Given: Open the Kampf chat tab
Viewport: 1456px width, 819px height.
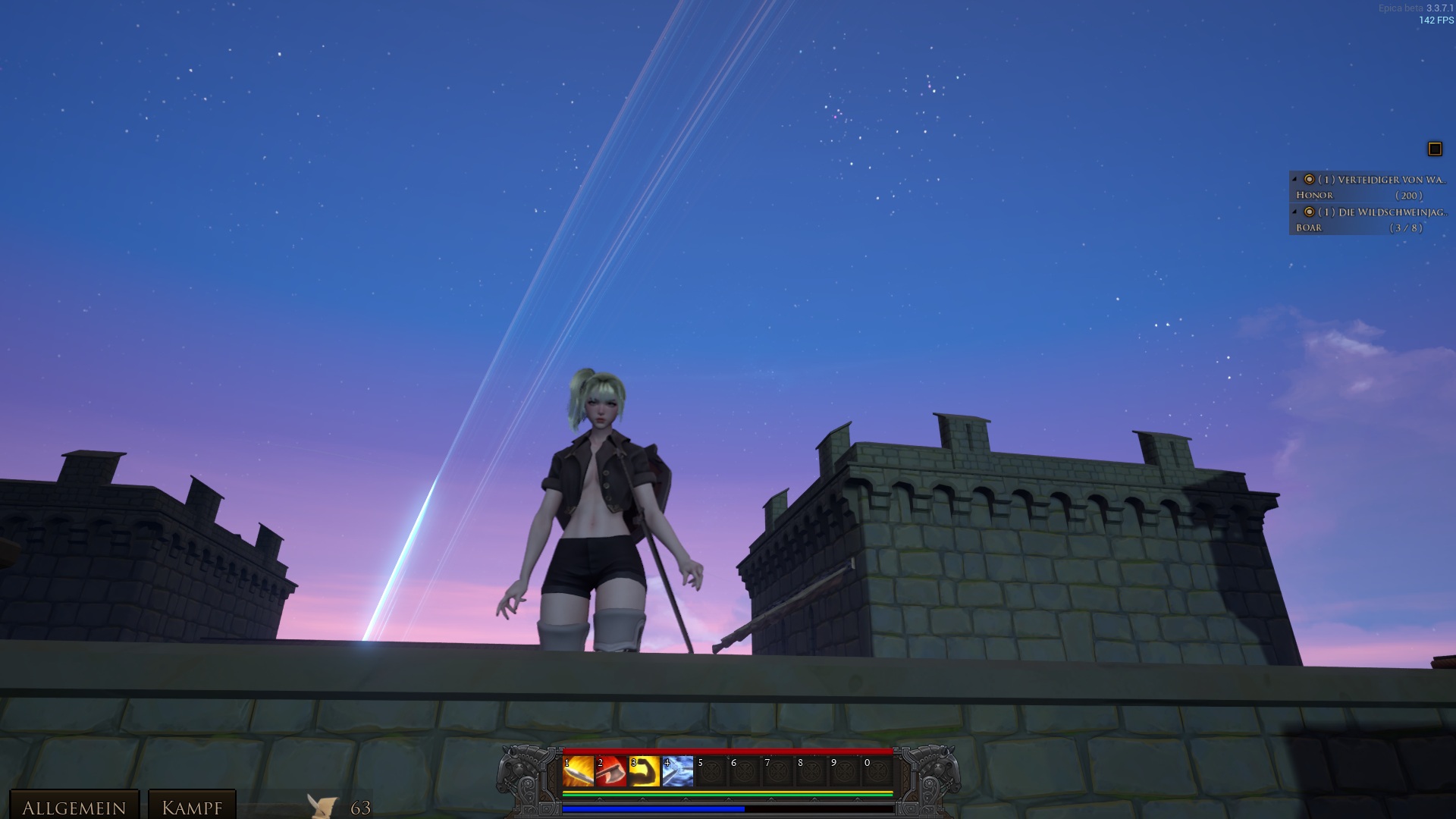Looking at the screenshot, I should (x=192, y=807).
